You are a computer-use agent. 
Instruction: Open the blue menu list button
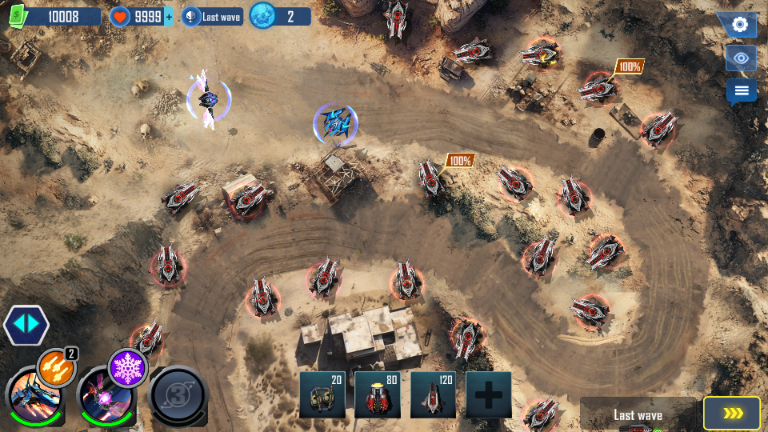point(740,92)
